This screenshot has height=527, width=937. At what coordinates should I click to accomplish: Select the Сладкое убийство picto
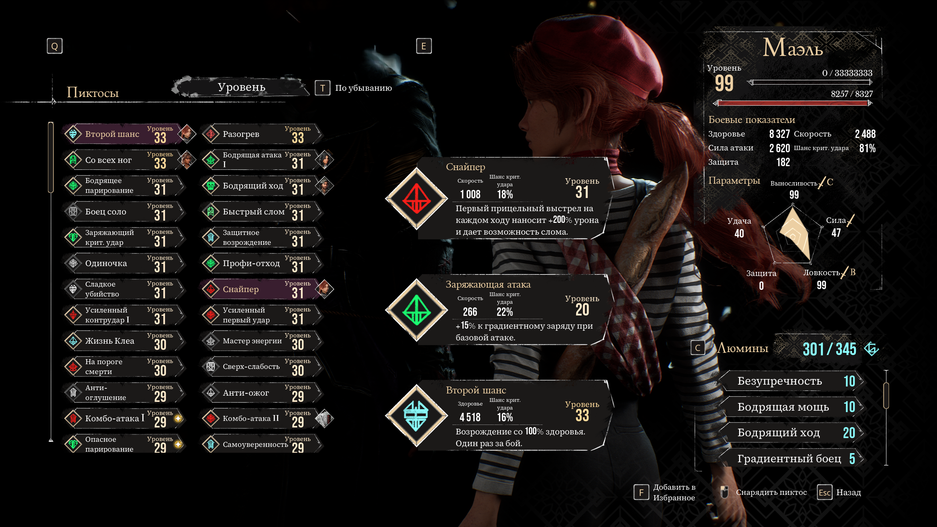coord(118,290)
